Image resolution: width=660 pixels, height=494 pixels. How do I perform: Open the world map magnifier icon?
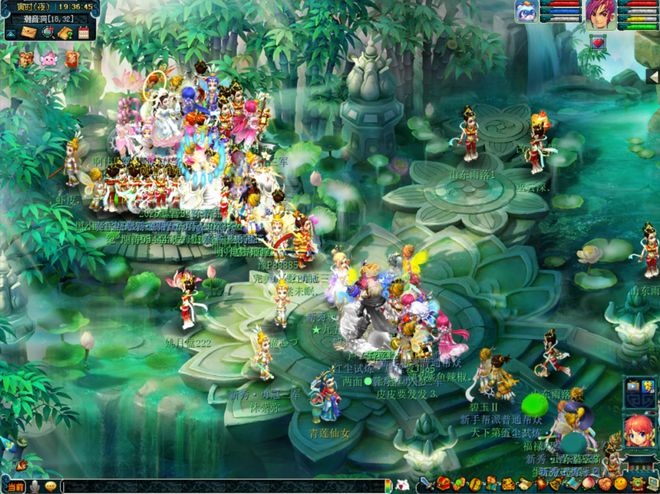(x=47, y=33)
